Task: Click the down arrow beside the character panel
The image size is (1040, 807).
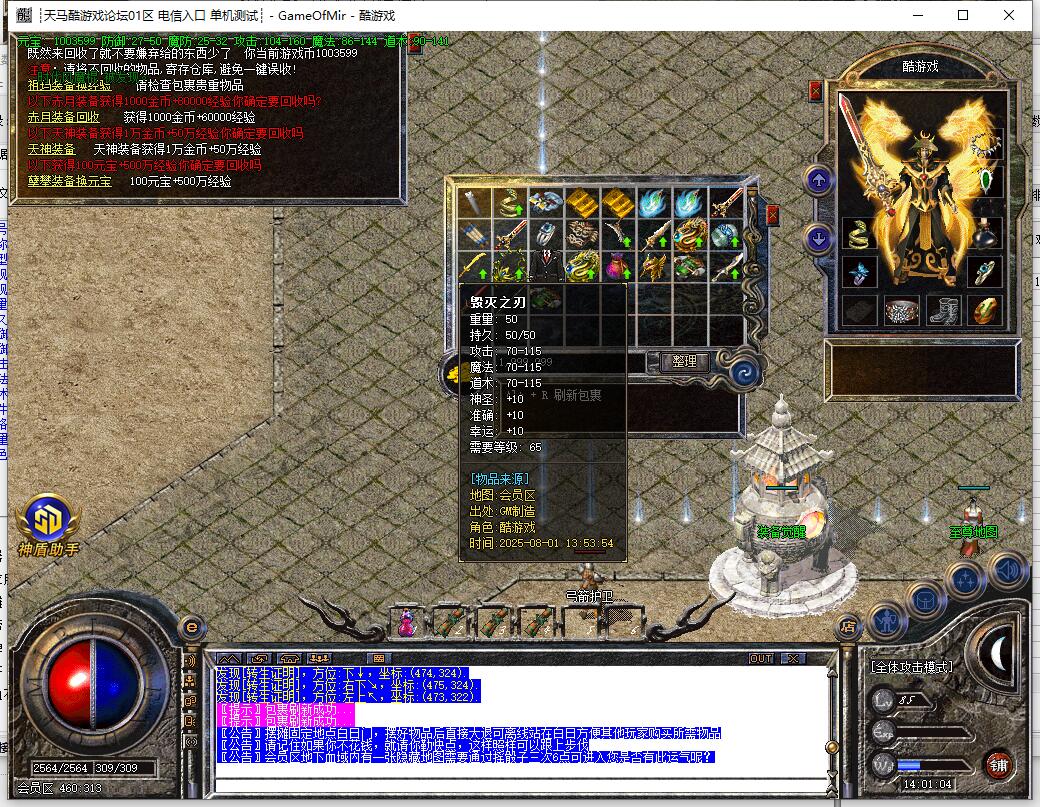Action: (819, 238)
